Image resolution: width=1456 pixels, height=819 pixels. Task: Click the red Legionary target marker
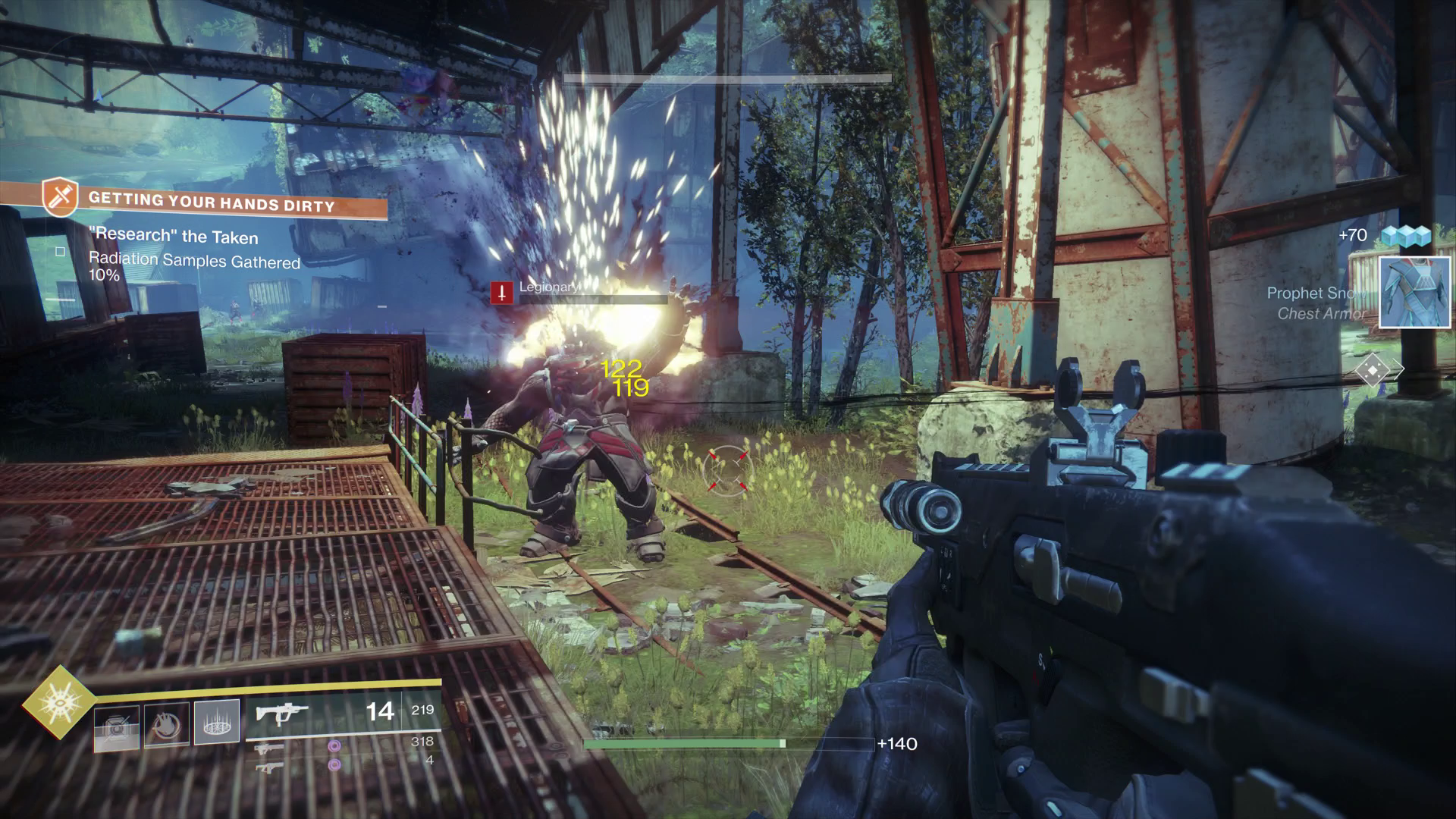pyautogui.click(x=501, y=293)
